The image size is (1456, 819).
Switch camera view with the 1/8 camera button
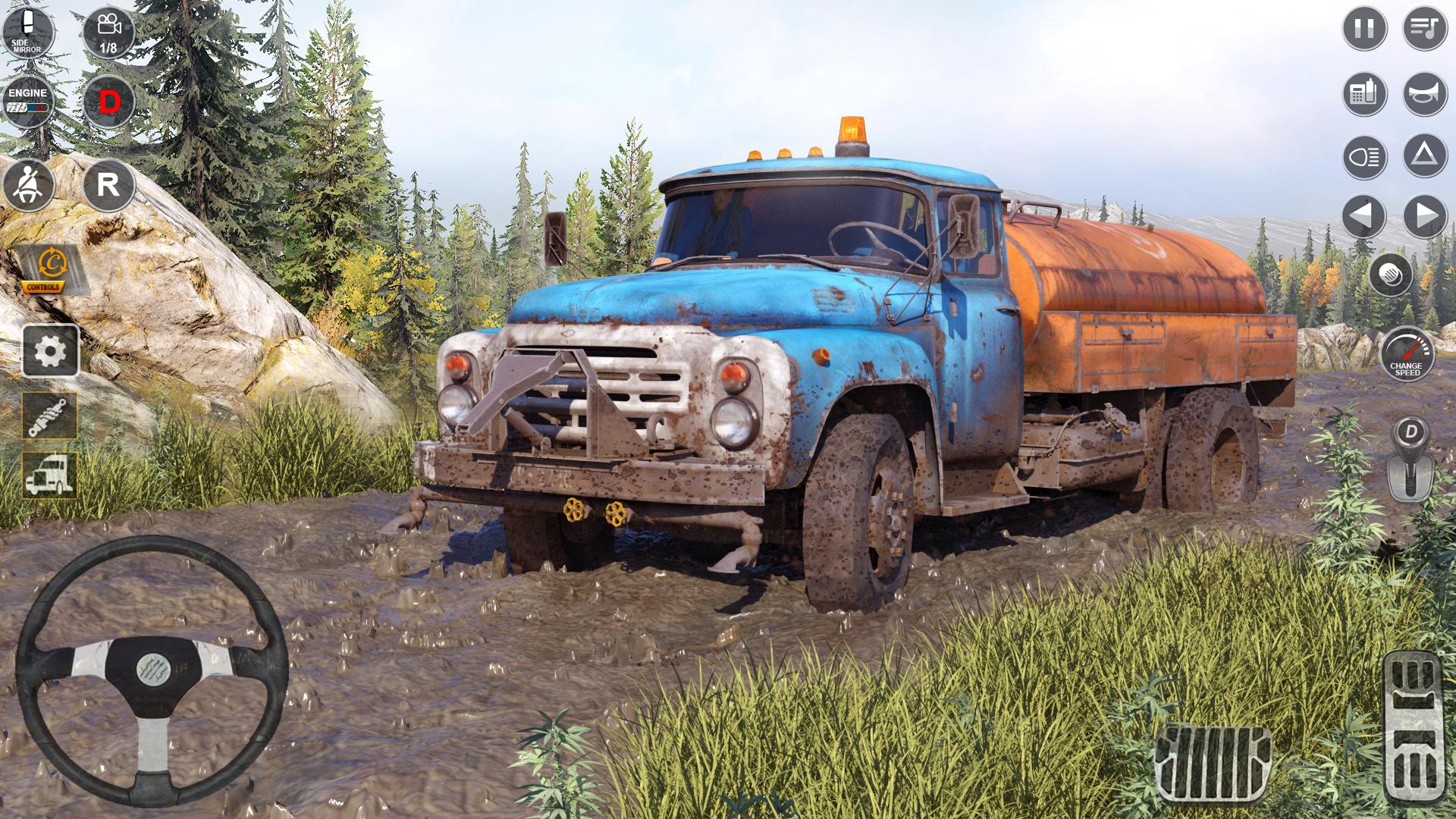coord(108,32)
